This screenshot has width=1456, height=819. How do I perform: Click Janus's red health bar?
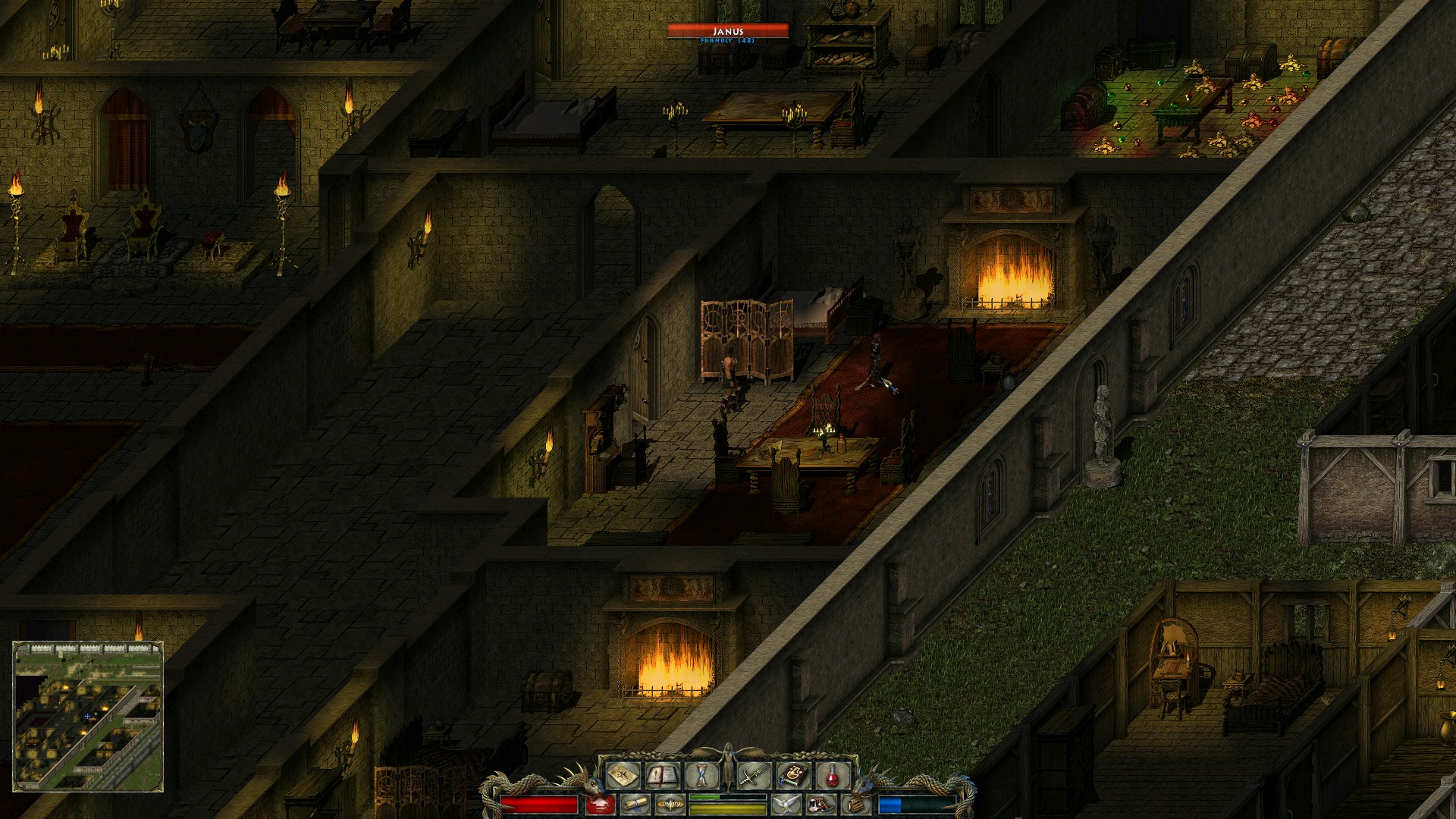tap(728, 32)
